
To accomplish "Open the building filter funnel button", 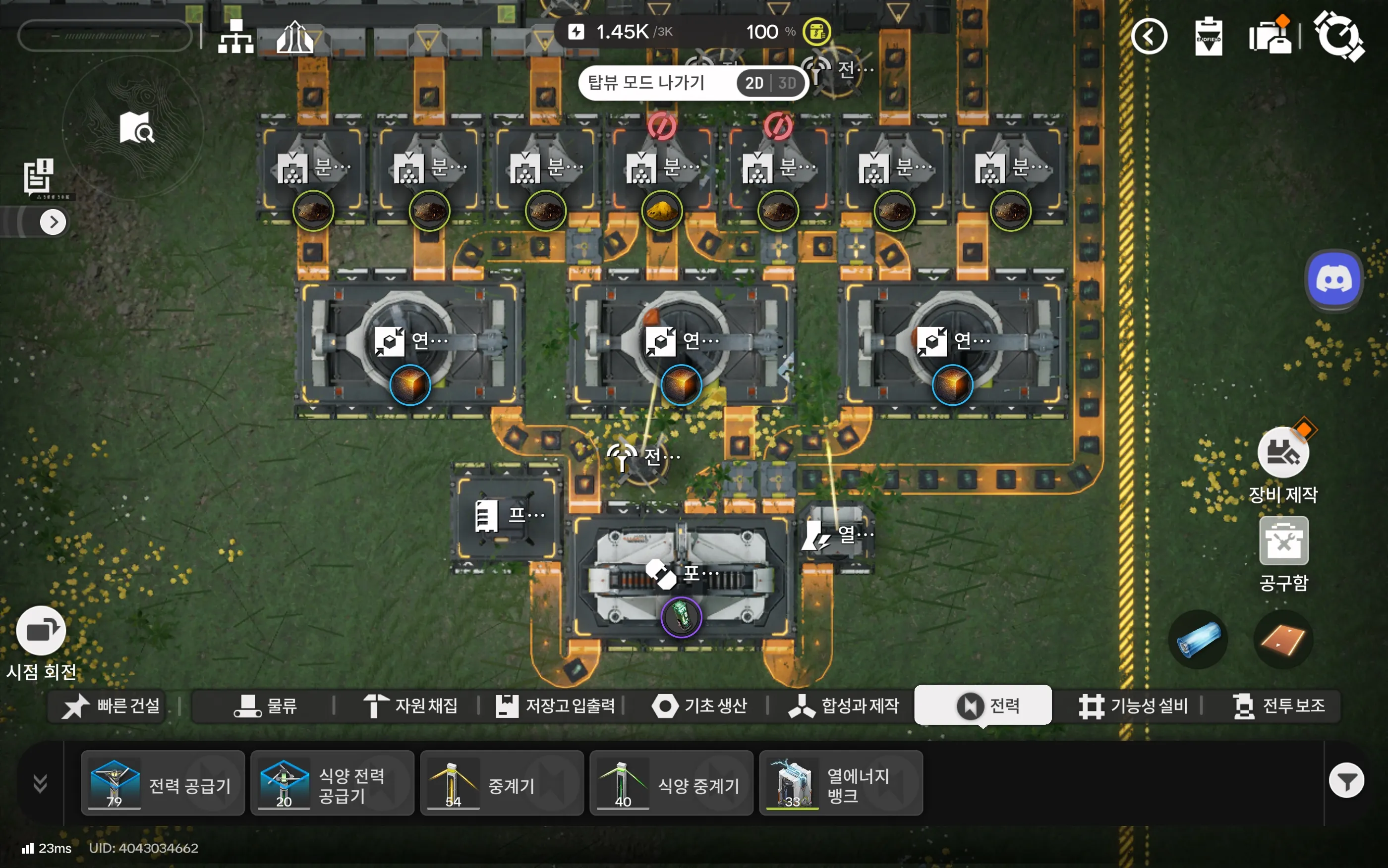I will click(1346, 781).
